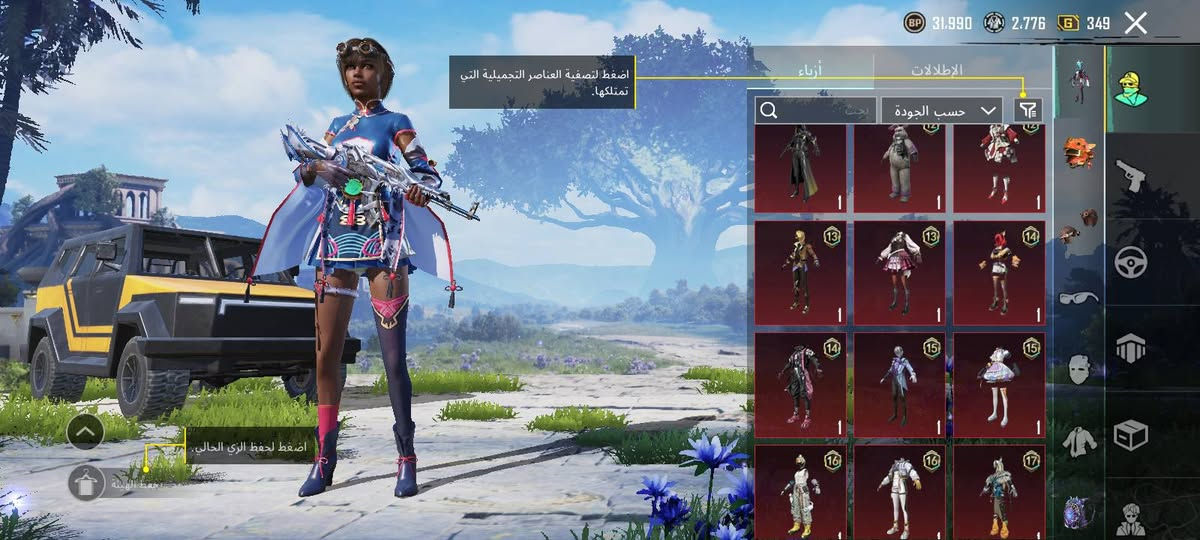
Task: Select the white jacket clothing category
Action: point(1078,440)
